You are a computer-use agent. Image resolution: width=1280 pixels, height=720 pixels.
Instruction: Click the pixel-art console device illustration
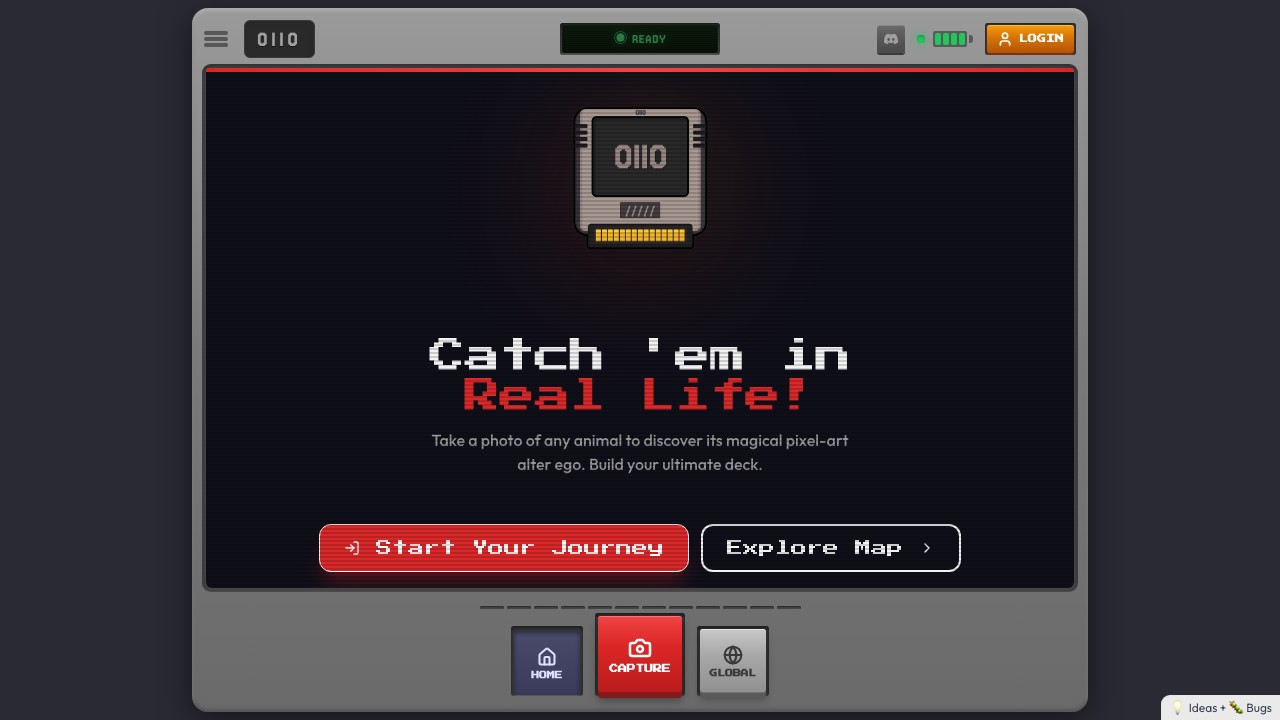click(x=640, y=177)
